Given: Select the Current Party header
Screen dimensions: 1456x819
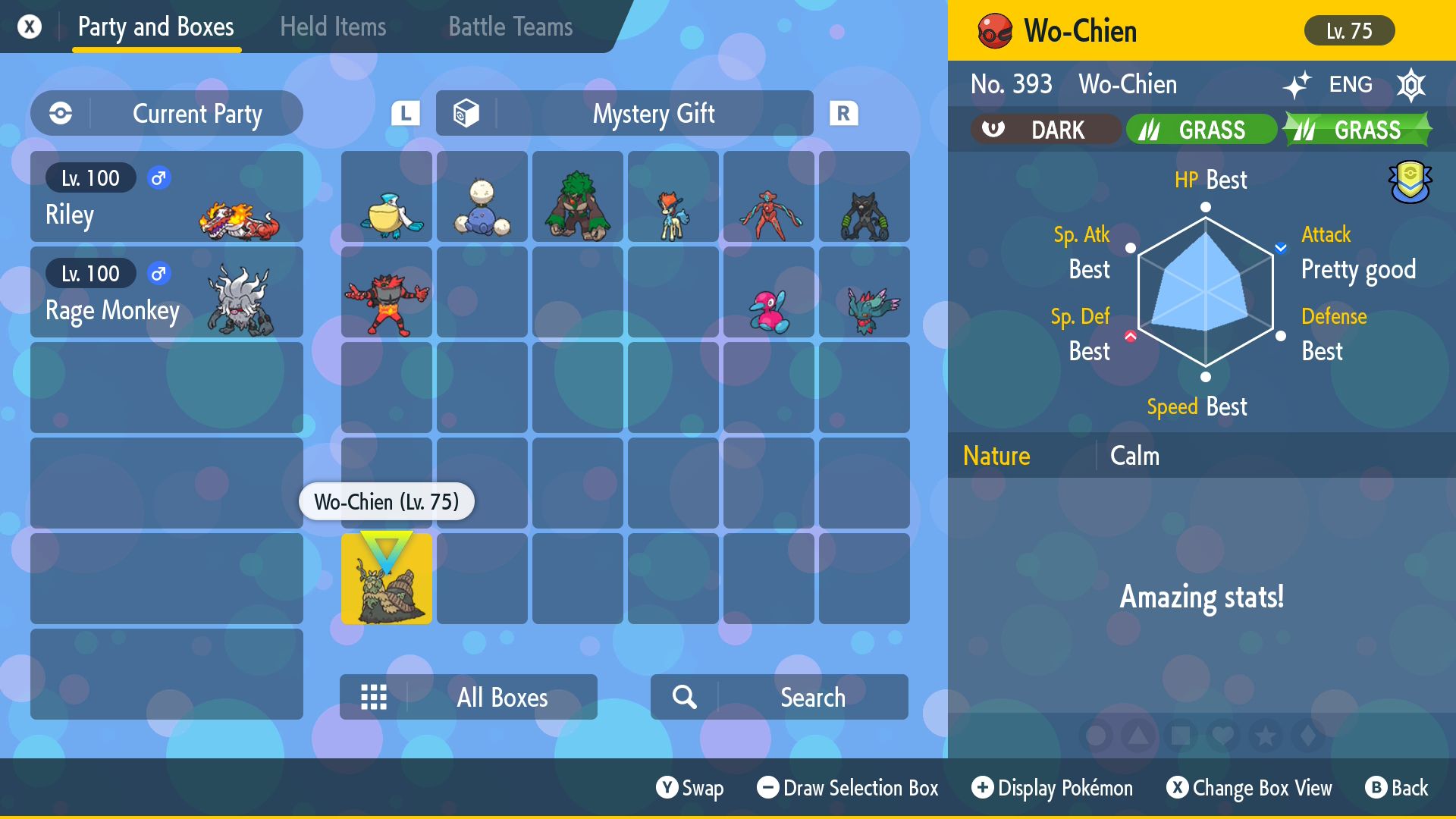Looking at the screenshot, I should tap(167, 114).
